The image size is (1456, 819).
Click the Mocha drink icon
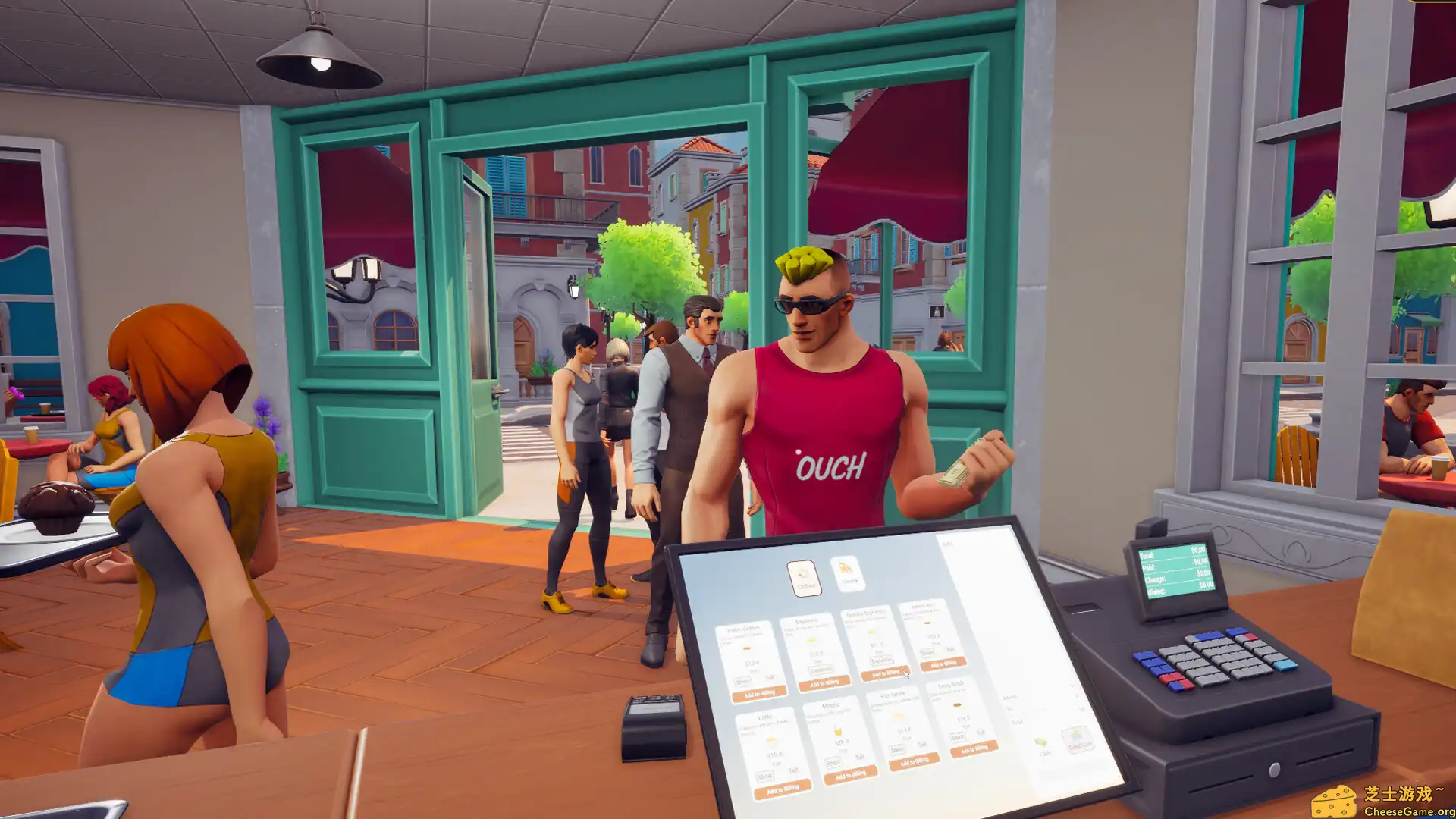pyautogui.click(x=839, y=732)
